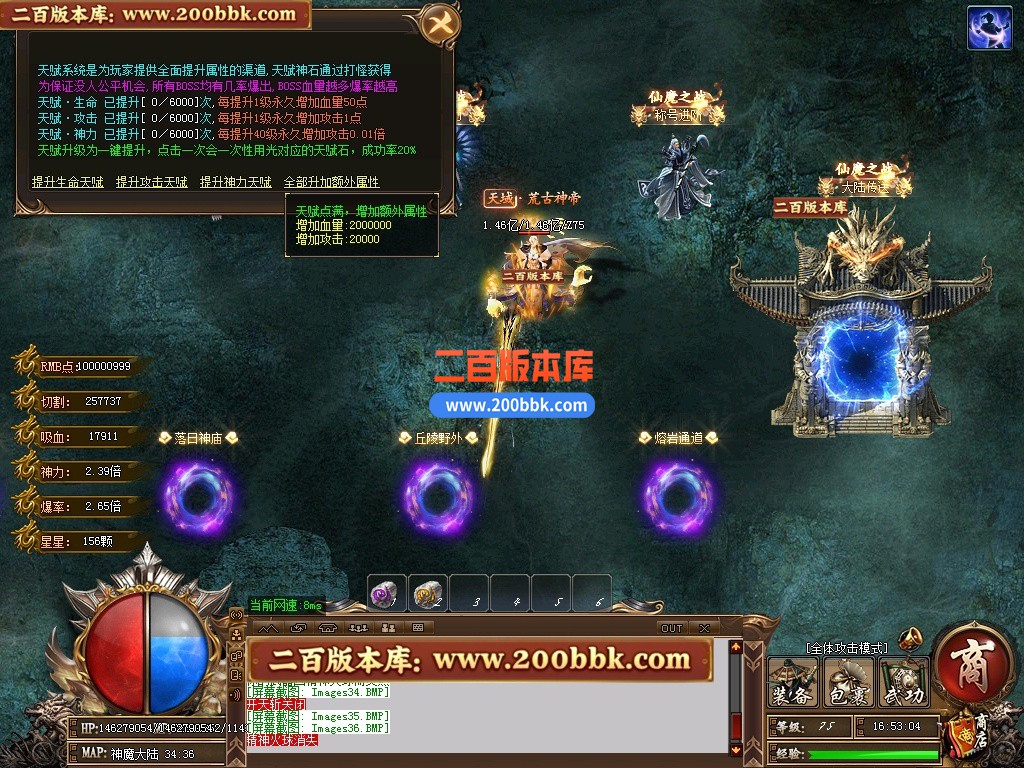Image resolution: width=1024 pixels, height=768 pixels.
Task: Click the blue skill icon in the top-right corner
Action: pyautogui.click(x=989, y=28)
